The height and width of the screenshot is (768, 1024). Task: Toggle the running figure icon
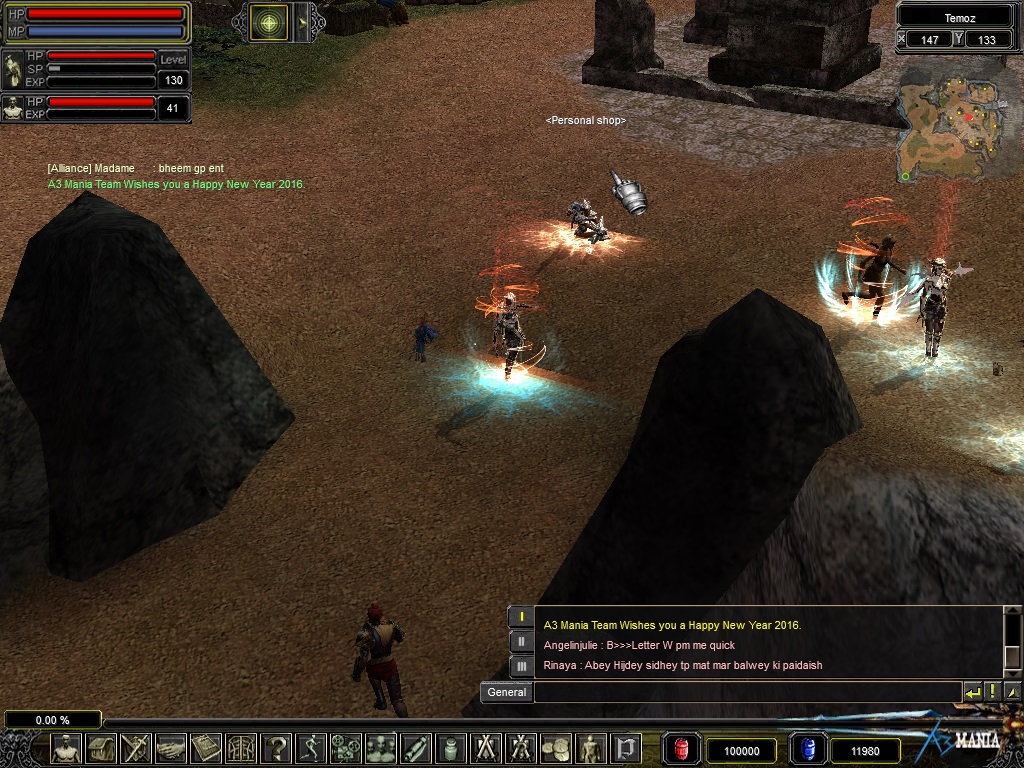pyautogui.click(x=312, y=748)
